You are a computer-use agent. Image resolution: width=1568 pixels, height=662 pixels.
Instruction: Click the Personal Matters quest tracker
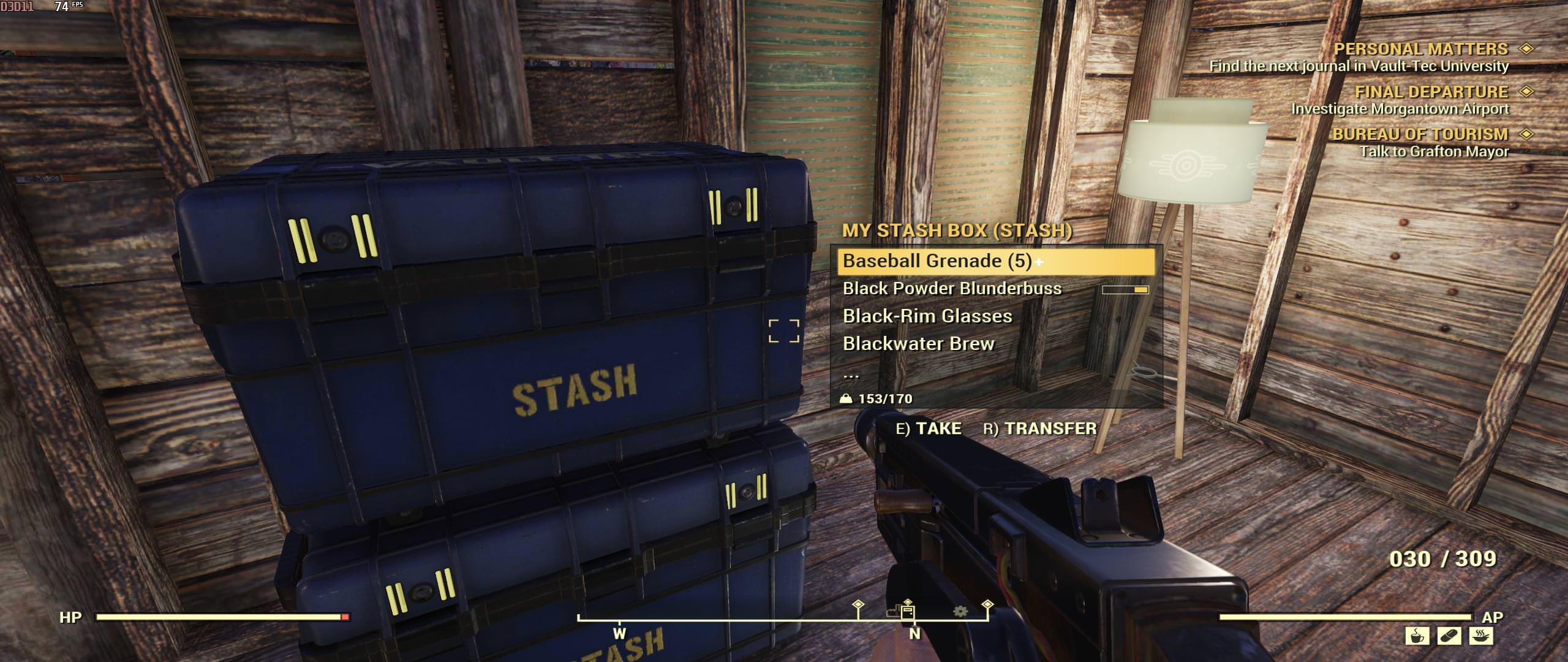pos(1420,49)
